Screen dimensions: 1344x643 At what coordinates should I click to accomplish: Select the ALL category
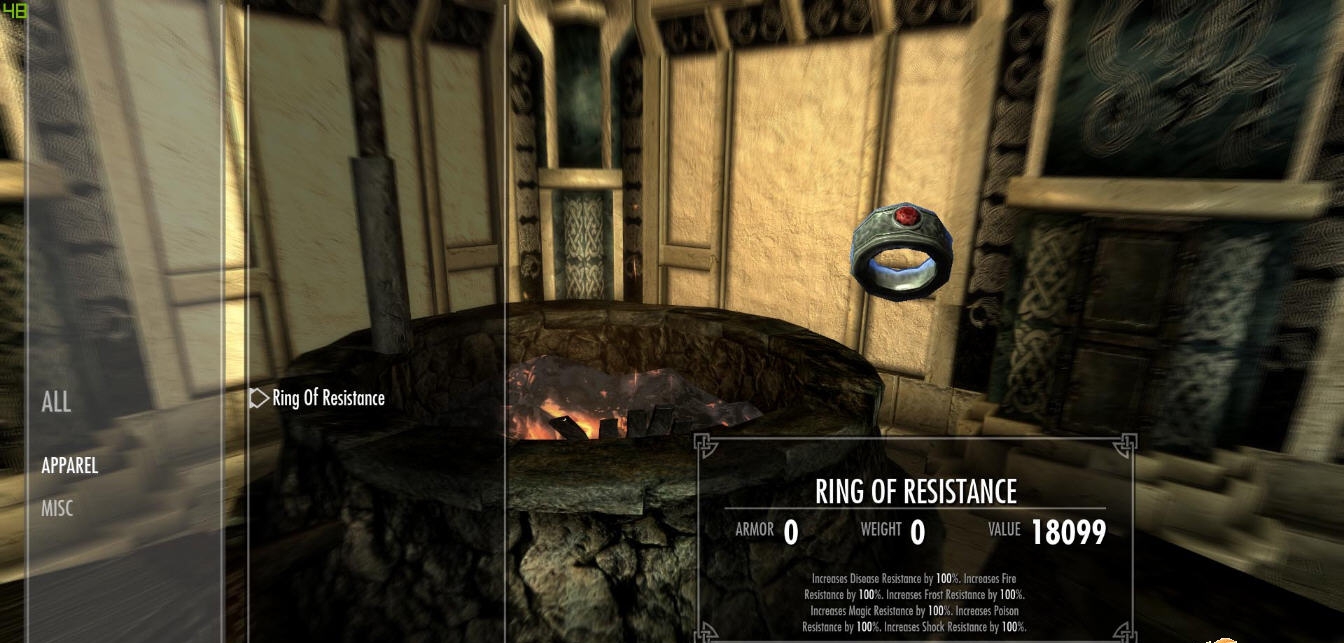[x=56, y=403]
